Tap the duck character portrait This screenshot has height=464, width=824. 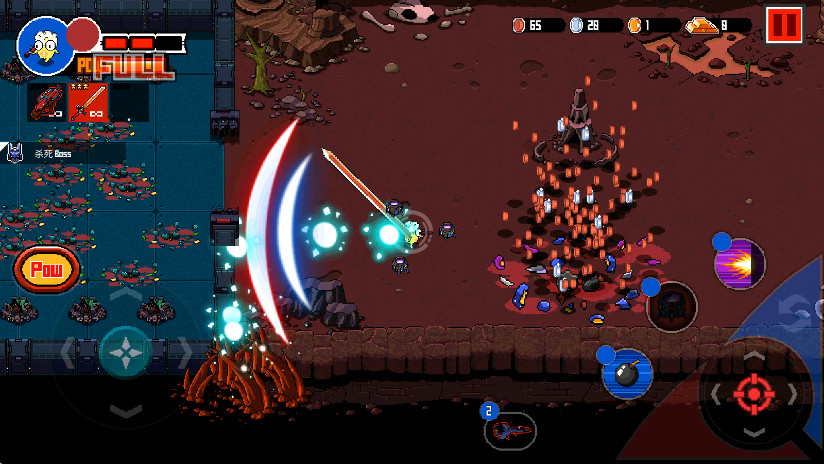[x=44, y=45]
